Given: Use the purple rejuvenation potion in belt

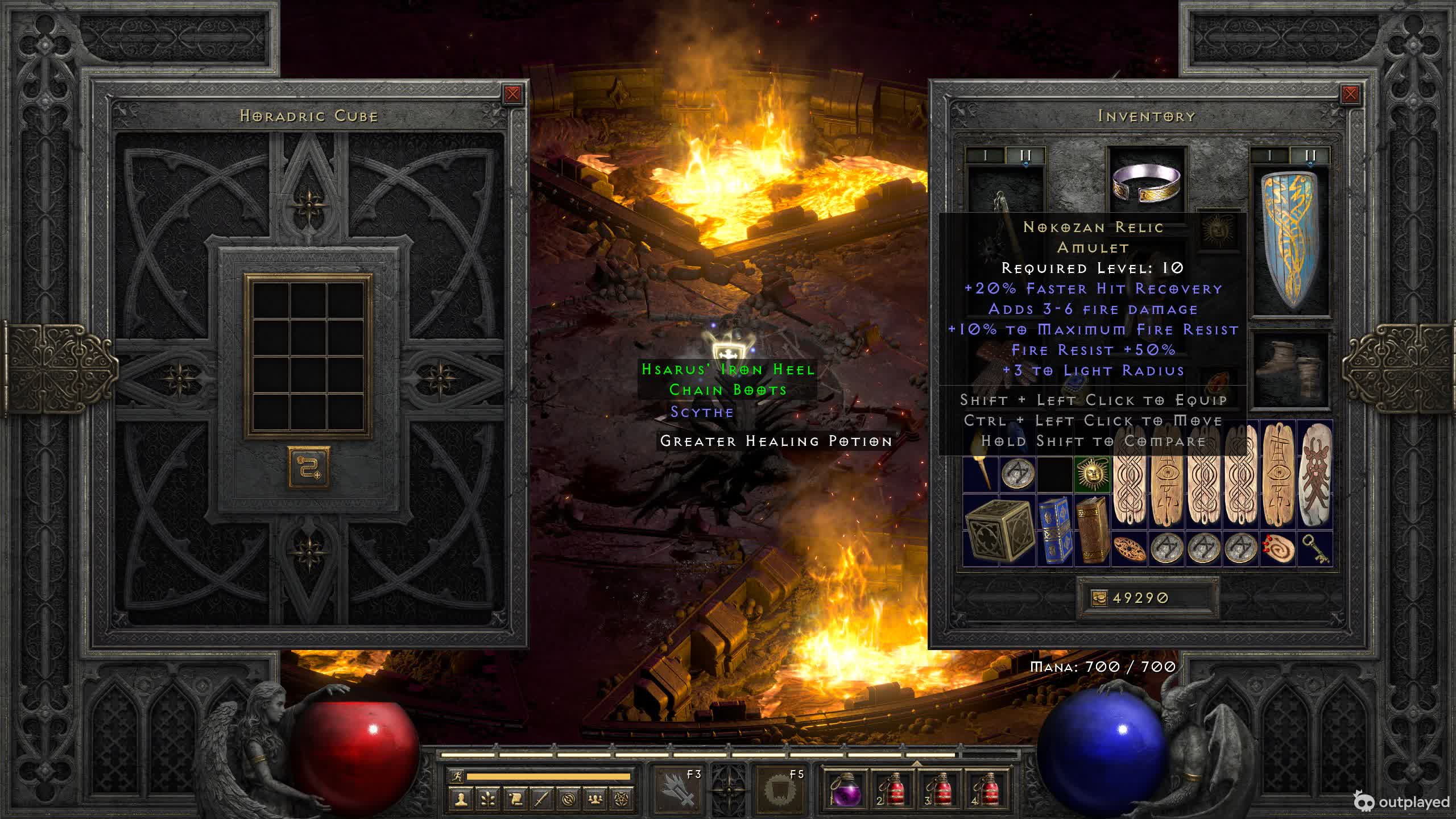Looking at the screenshot, I should [846, 791].
